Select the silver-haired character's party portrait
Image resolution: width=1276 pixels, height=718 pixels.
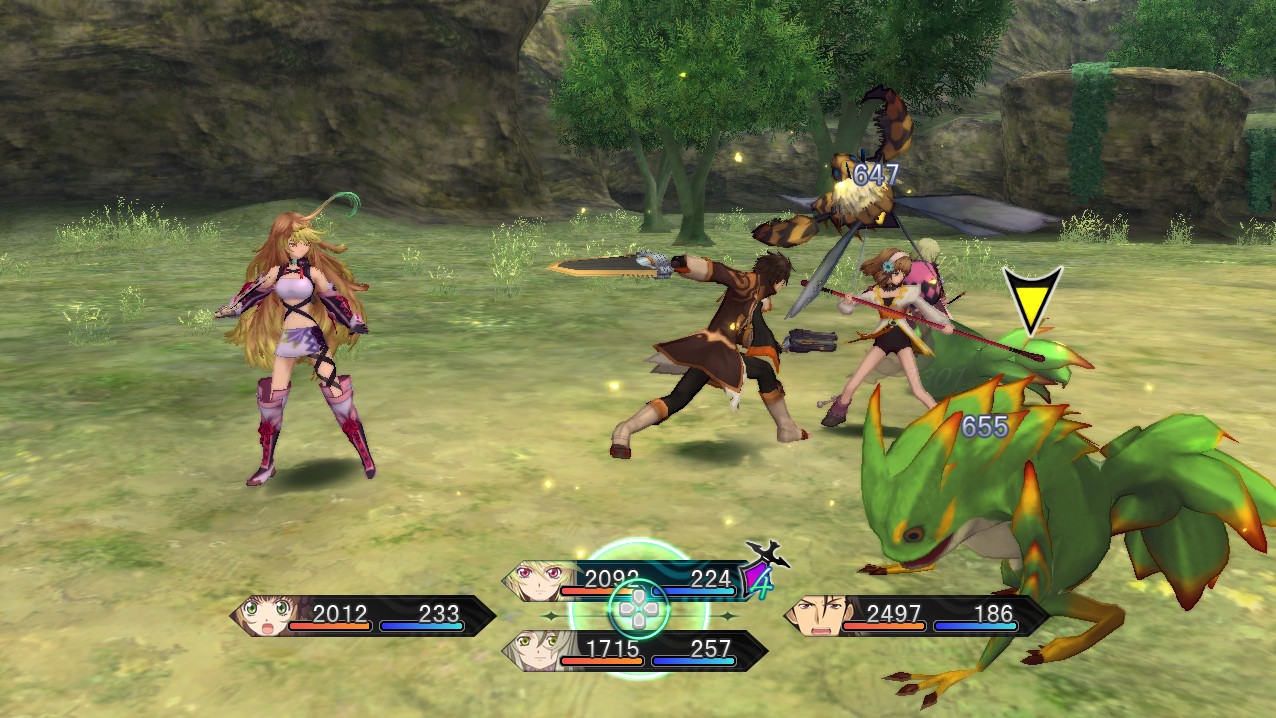533,650
